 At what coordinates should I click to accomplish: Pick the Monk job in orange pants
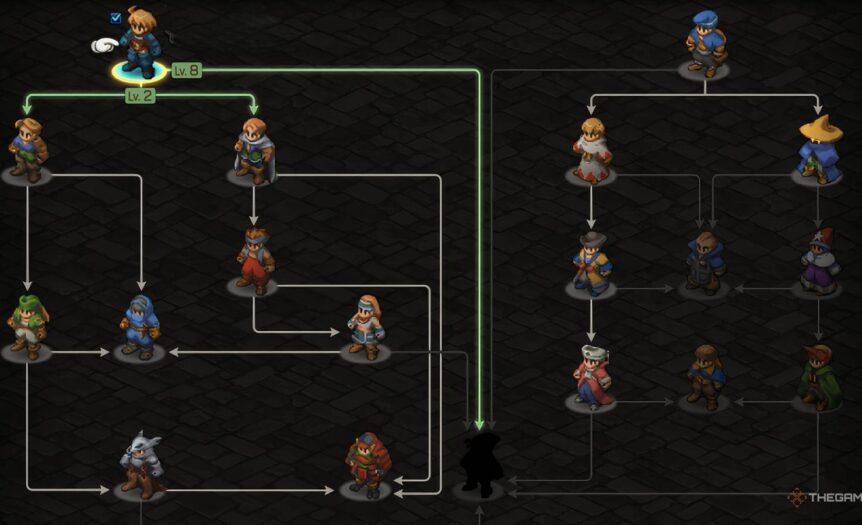click(x=254, y=261)
